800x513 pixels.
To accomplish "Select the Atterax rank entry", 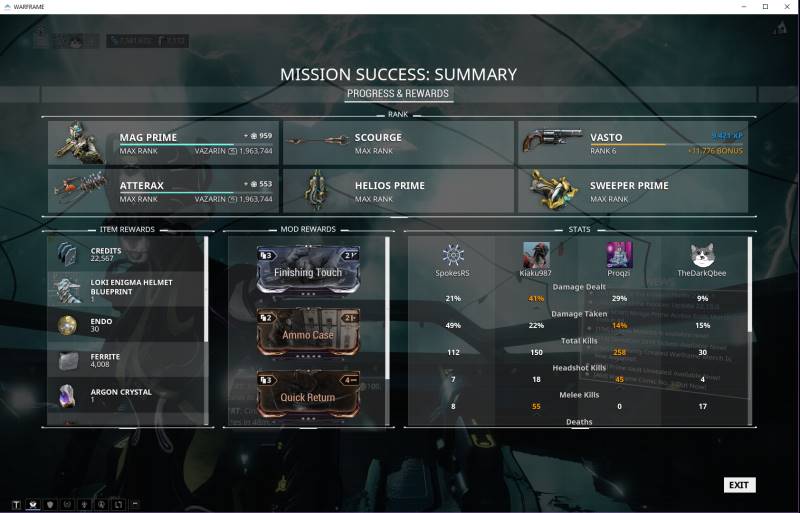I will pyautogui.click(x=165, y=190).
